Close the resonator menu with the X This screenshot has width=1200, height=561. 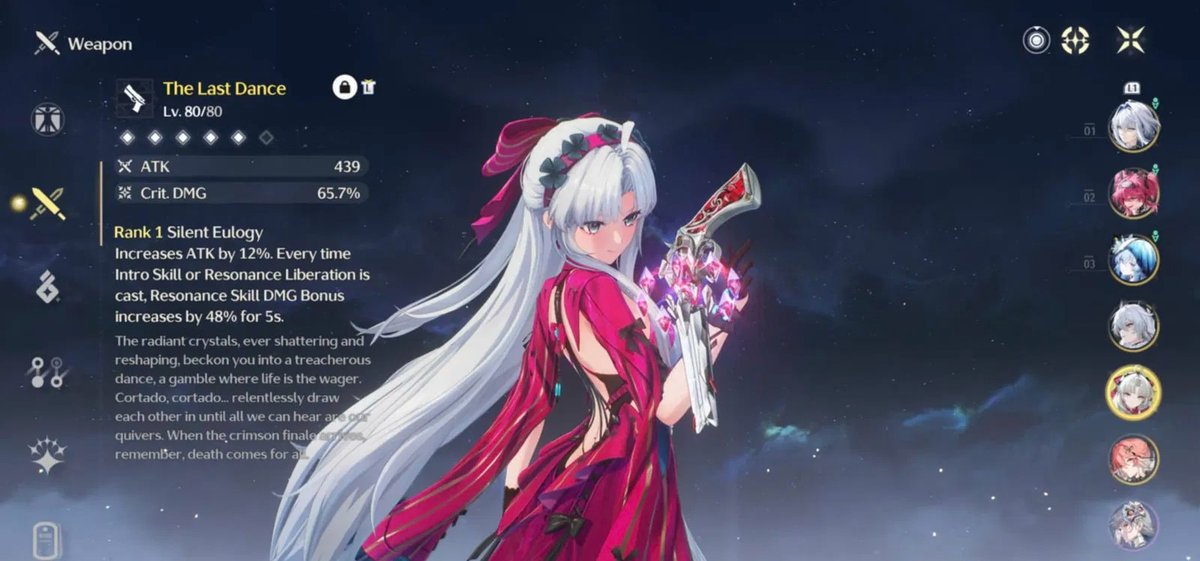pyautogui.click(x=1131, y=40)
